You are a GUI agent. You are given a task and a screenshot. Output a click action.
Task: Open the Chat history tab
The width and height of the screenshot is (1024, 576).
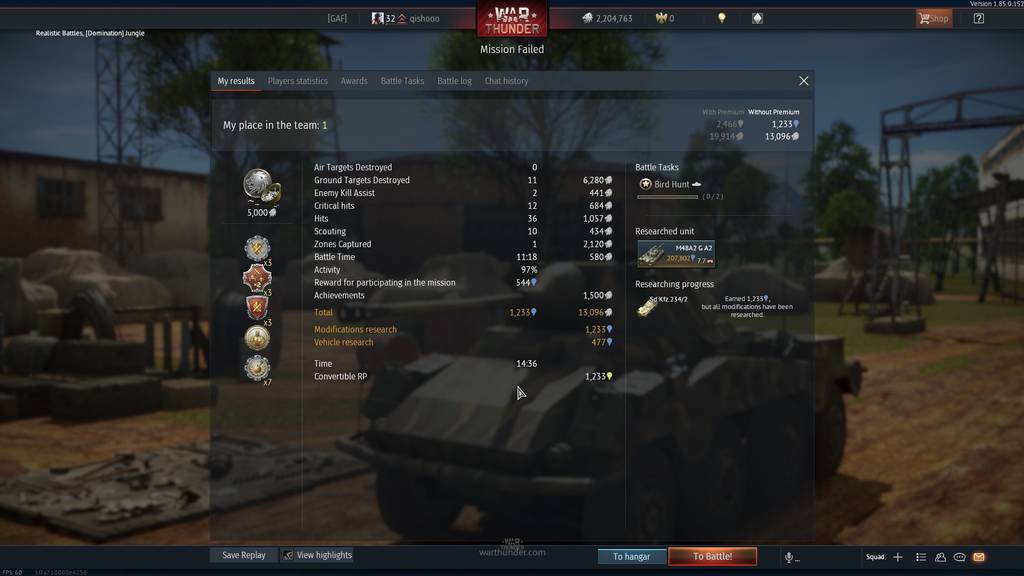pyautogui.click(x=506, y=81)
